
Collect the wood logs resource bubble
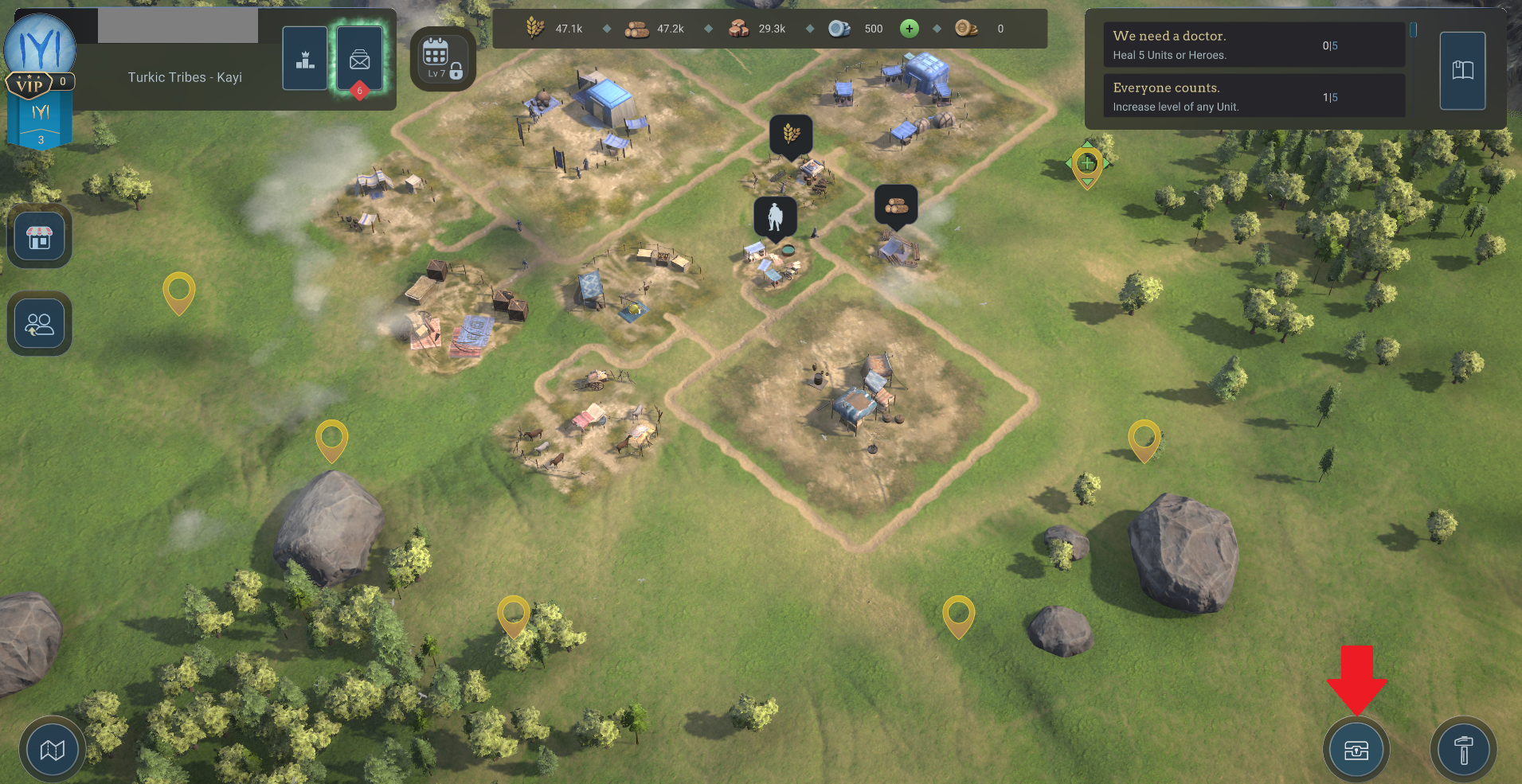pos(896,205)
